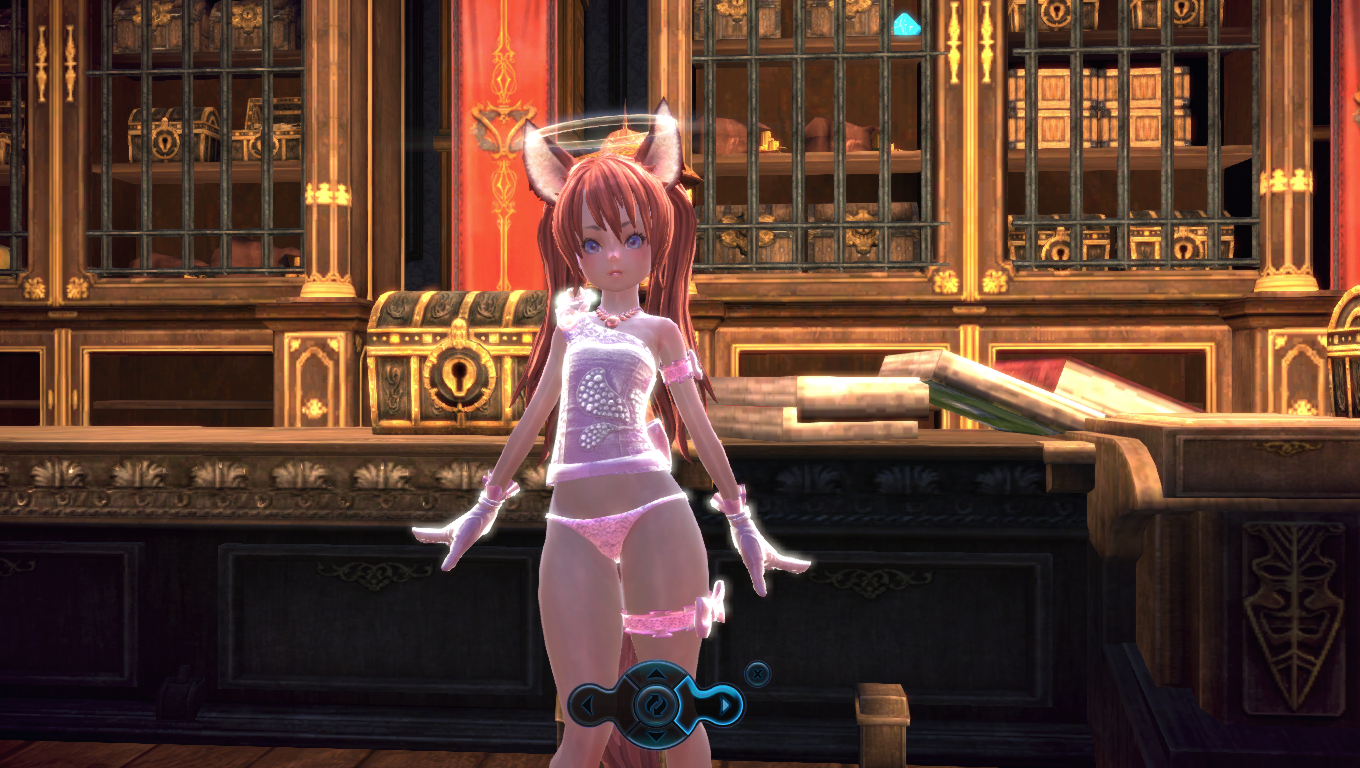Viewport: 1360px width, 768px height.
Task: Select the down arrow on the camera control
Action: click(x=656, y=737)
